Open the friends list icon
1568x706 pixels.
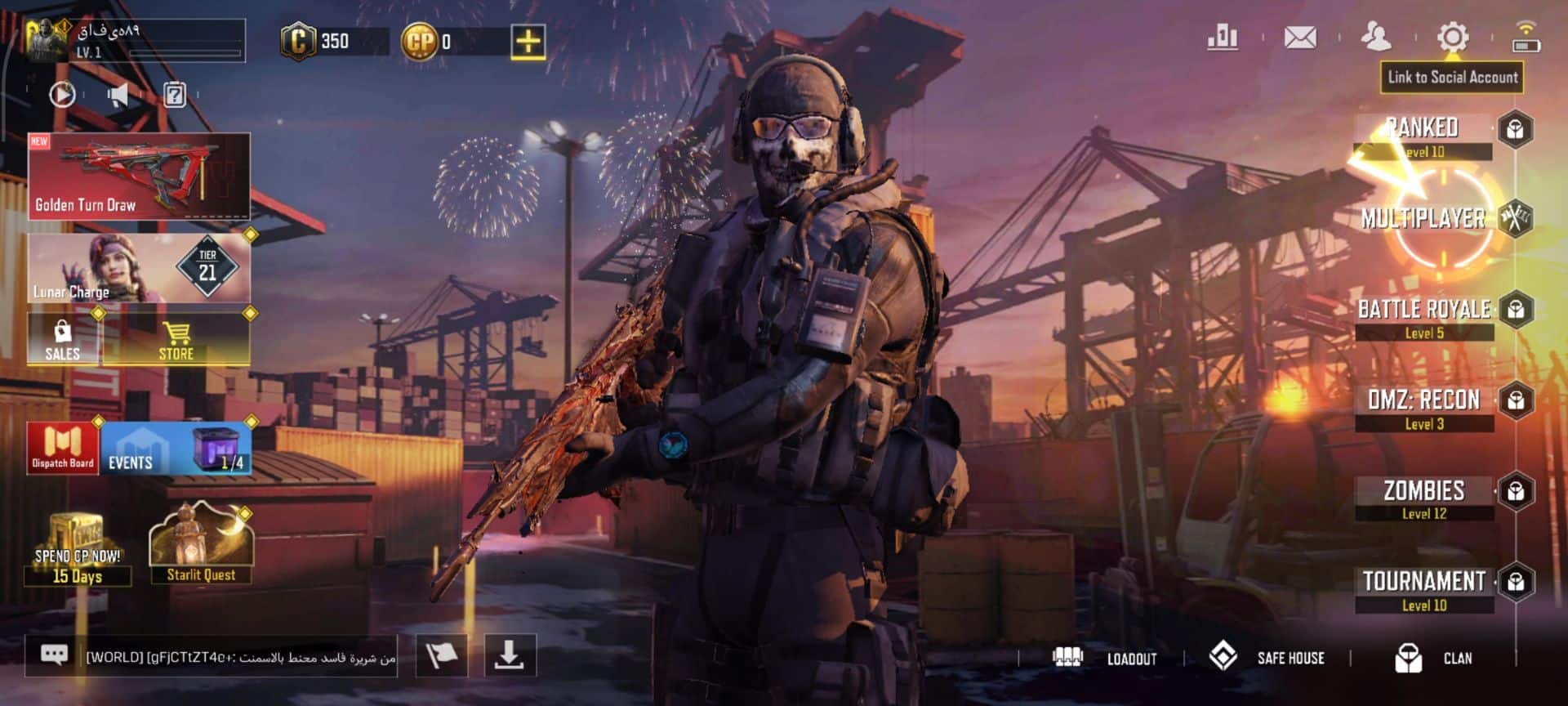point(1376,38)
